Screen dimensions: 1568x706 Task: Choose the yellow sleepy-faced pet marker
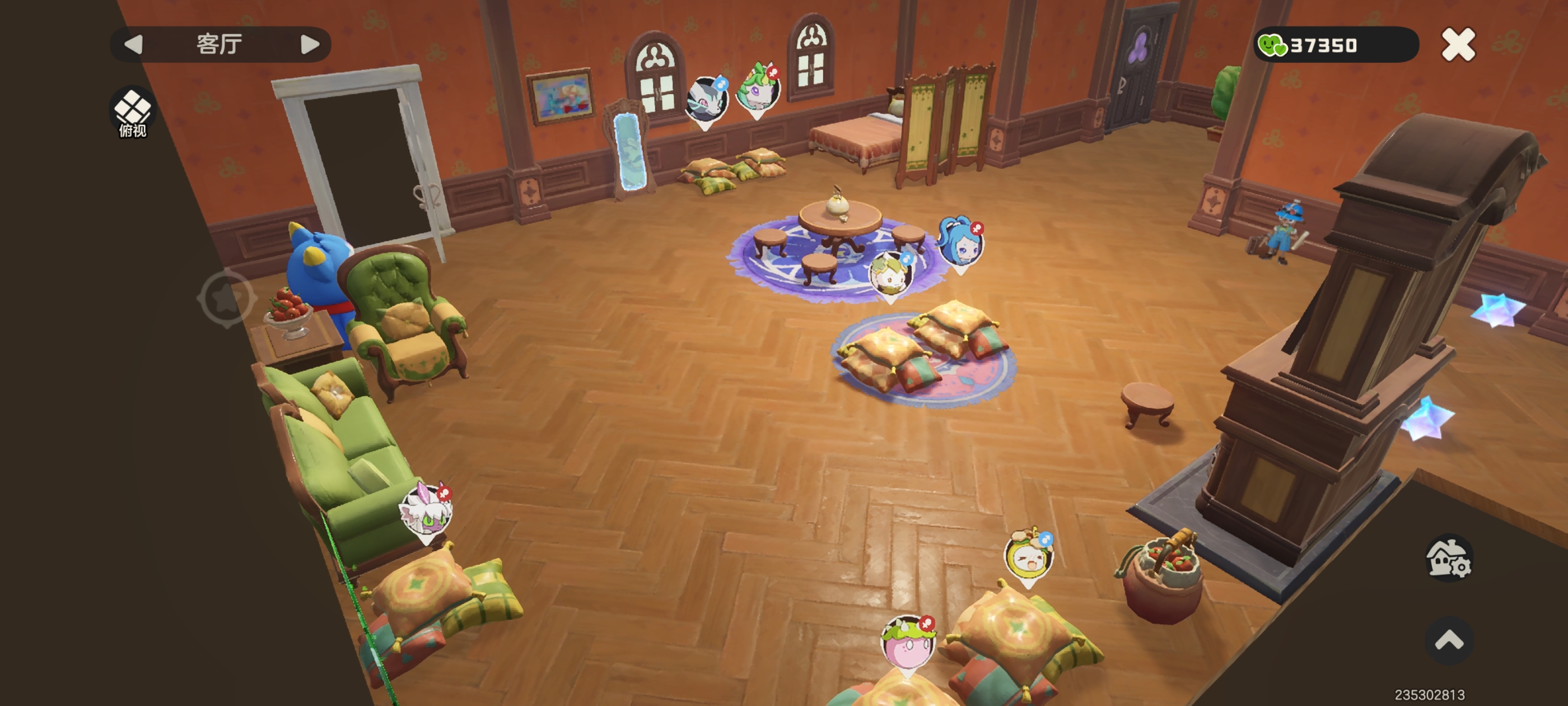coord(1028,556)
